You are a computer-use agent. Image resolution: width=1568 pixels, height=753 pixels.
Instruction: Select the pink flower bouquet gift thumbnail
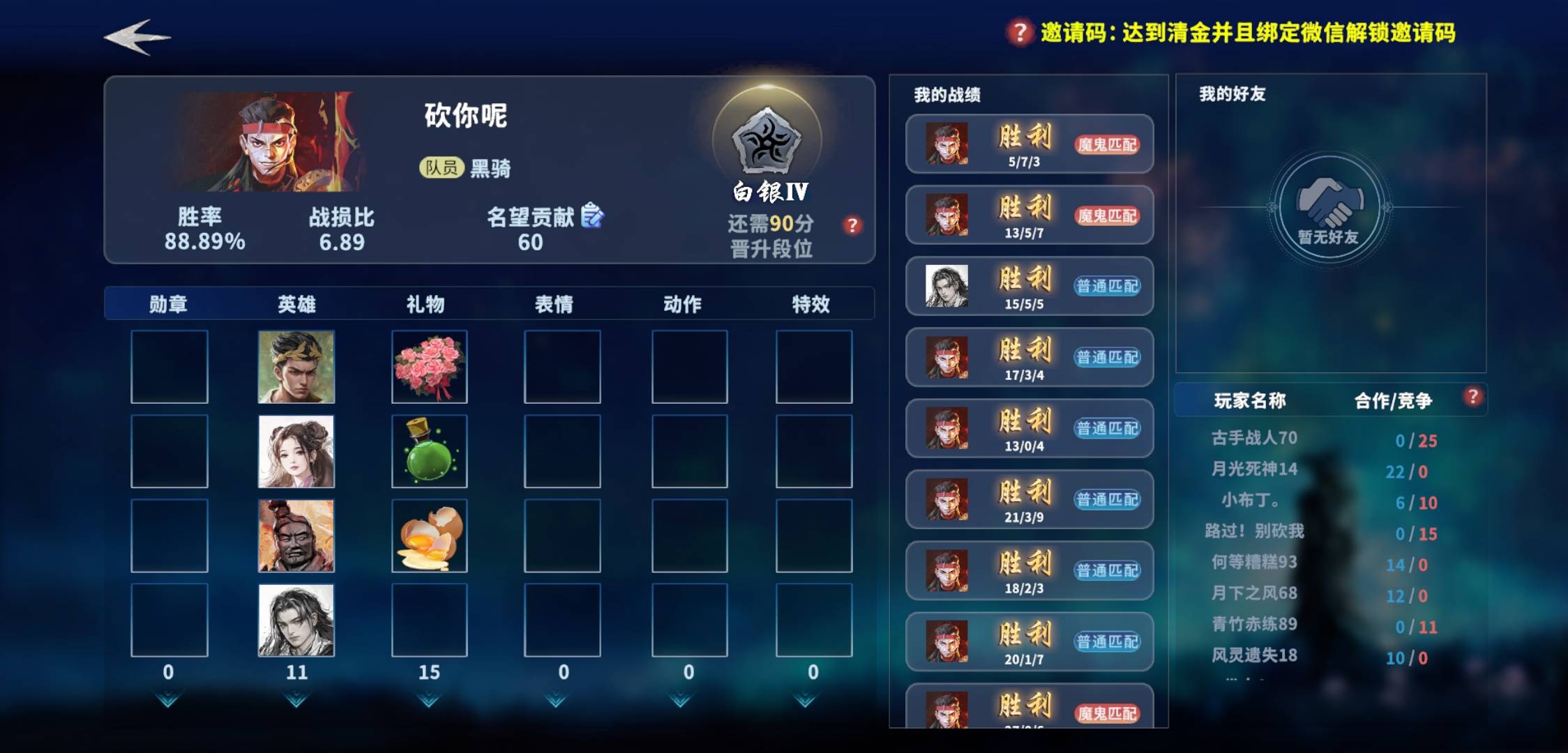[429, 365]
